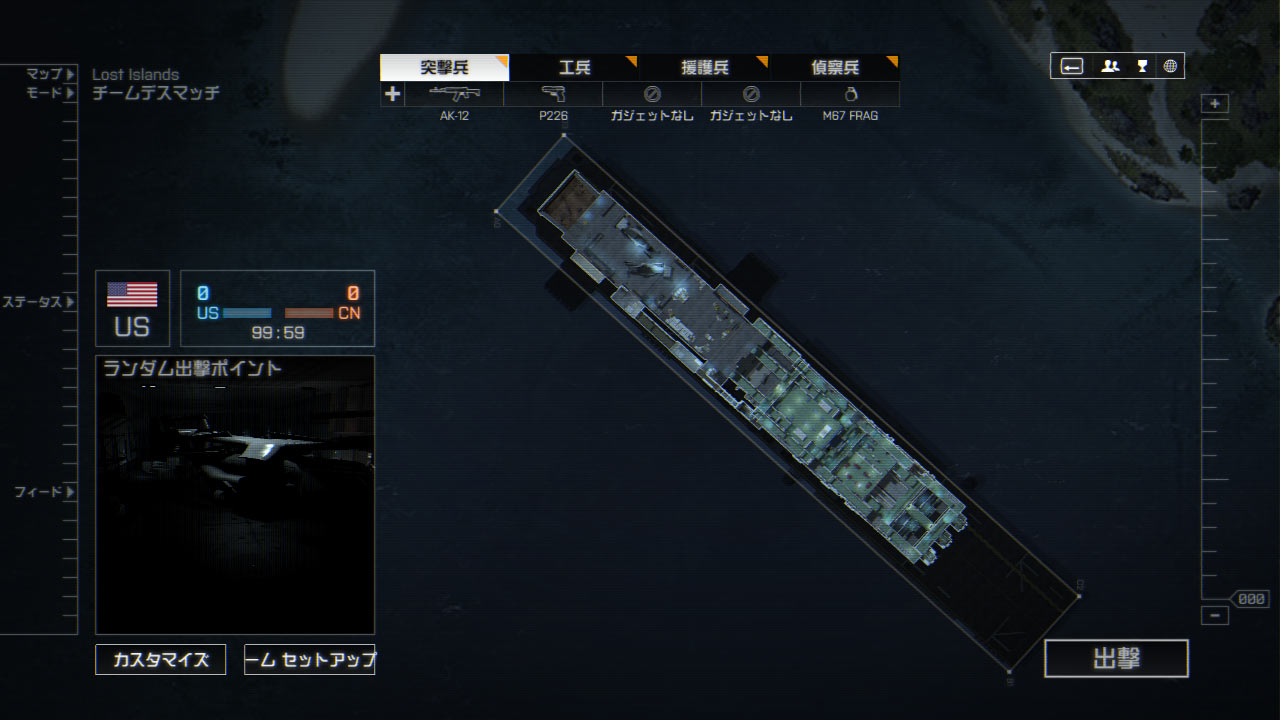Open the squad players icon
Screen dimensions: 1280x720
click(x=1110, y=66)
